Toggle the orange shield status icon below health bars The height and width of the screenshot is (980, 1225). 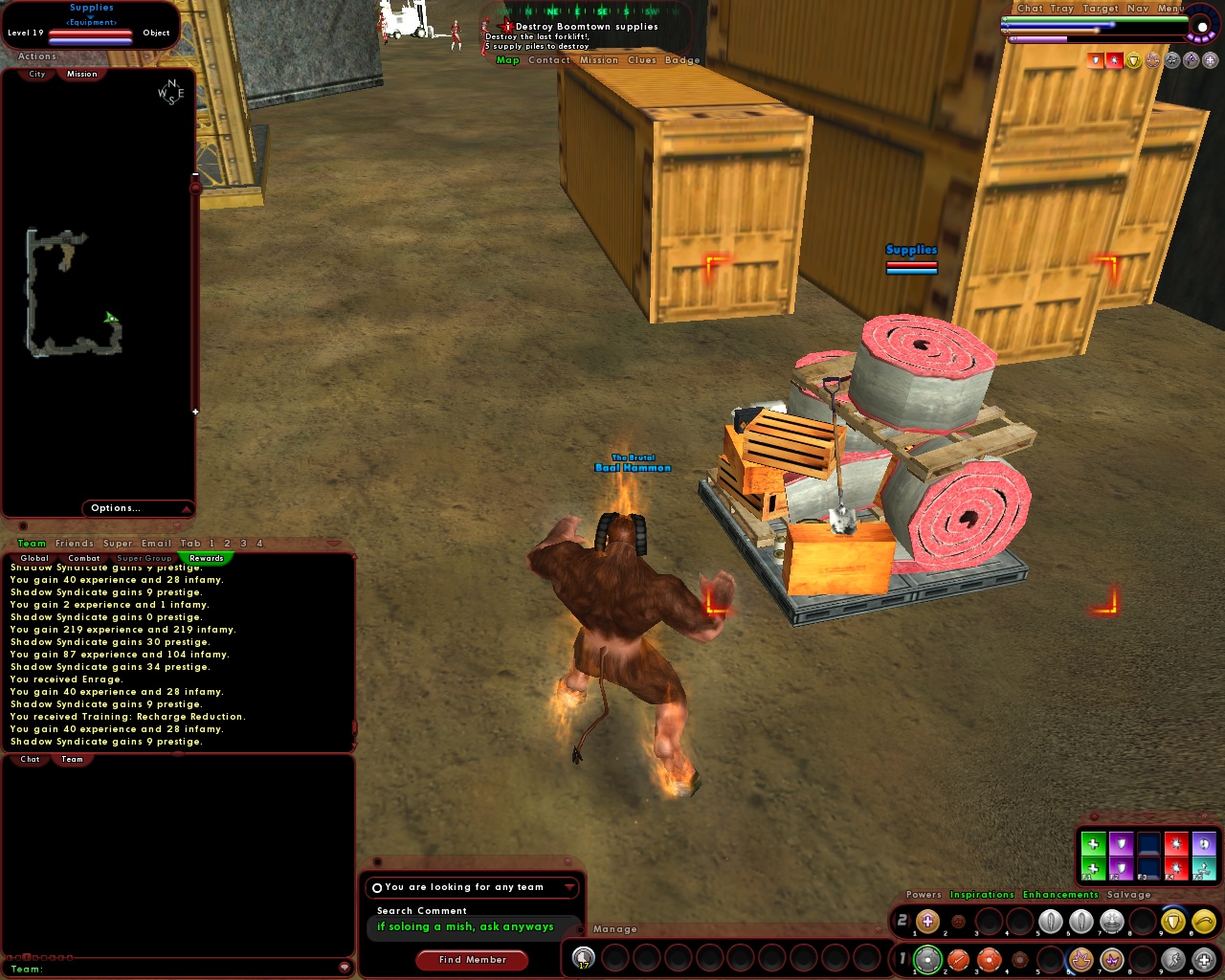[1095, 60]
